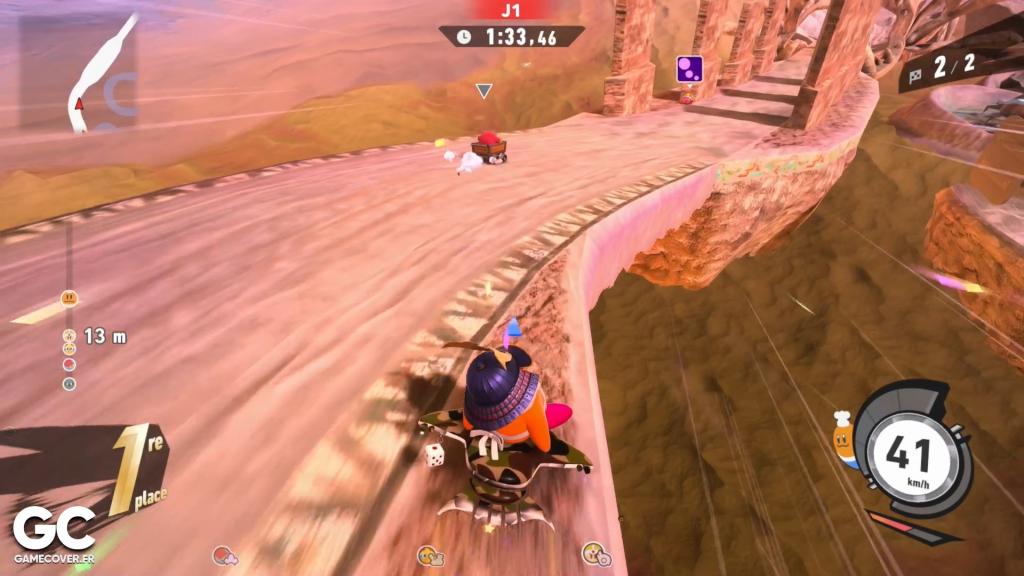Click the yellow-and-white disc icon with hand
The height and width of the screenshot is (576, 1024).
click(595, 554)
